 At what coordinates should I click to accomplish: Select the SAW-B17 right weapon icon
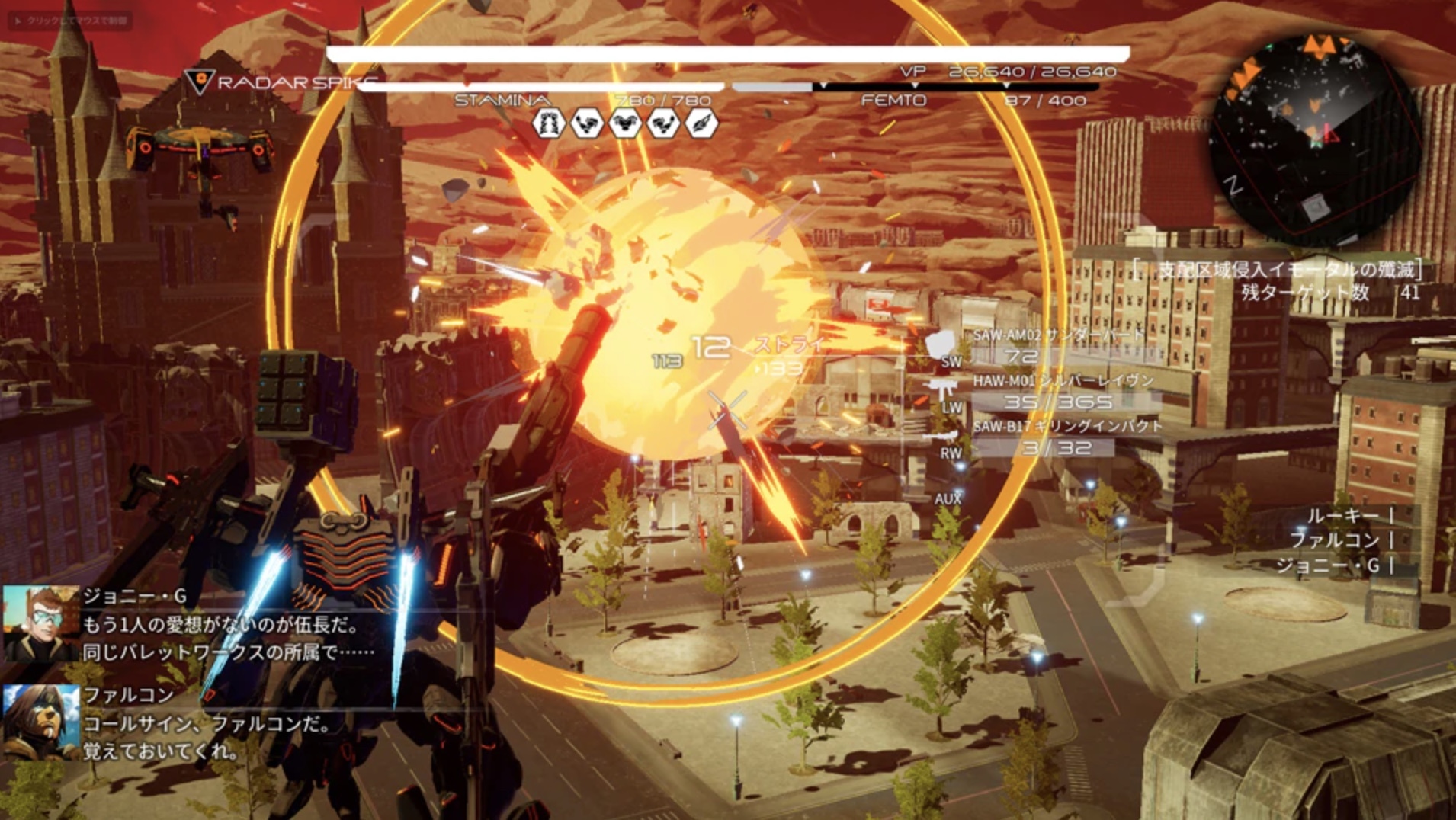coord(944,436)
